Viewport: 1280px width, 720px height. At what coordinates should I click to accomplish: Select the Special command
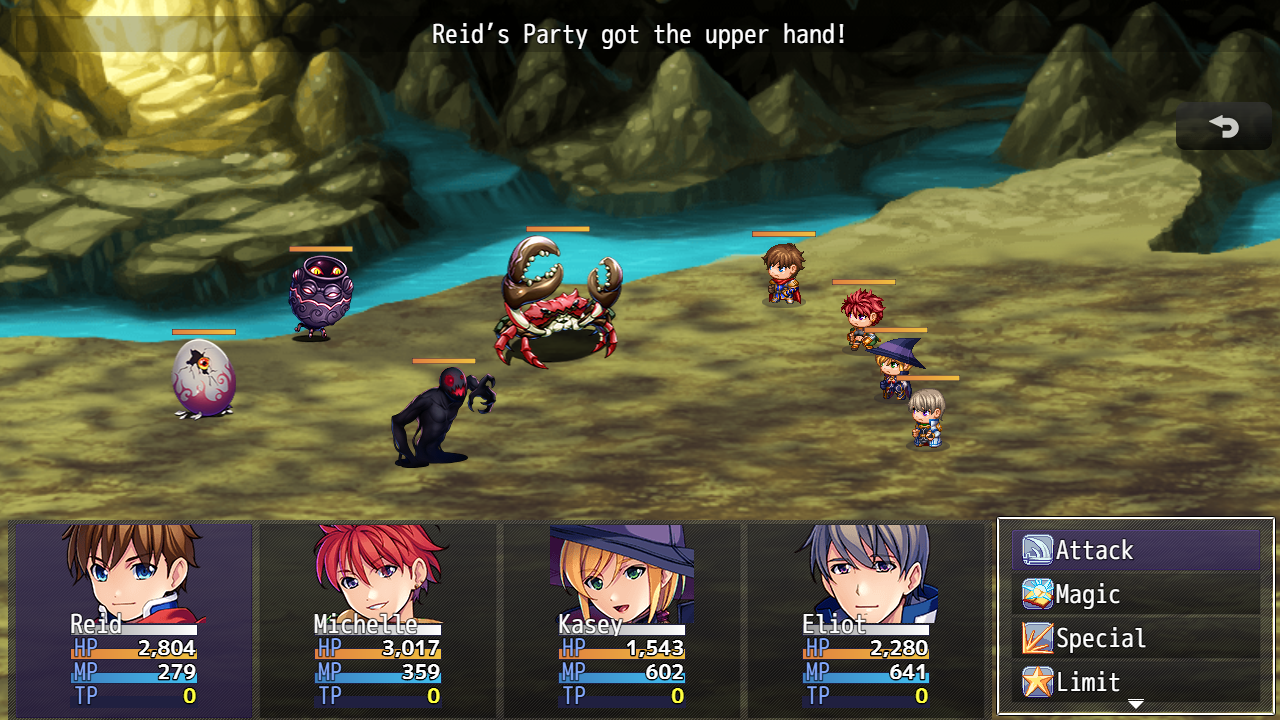point(1135,638)
